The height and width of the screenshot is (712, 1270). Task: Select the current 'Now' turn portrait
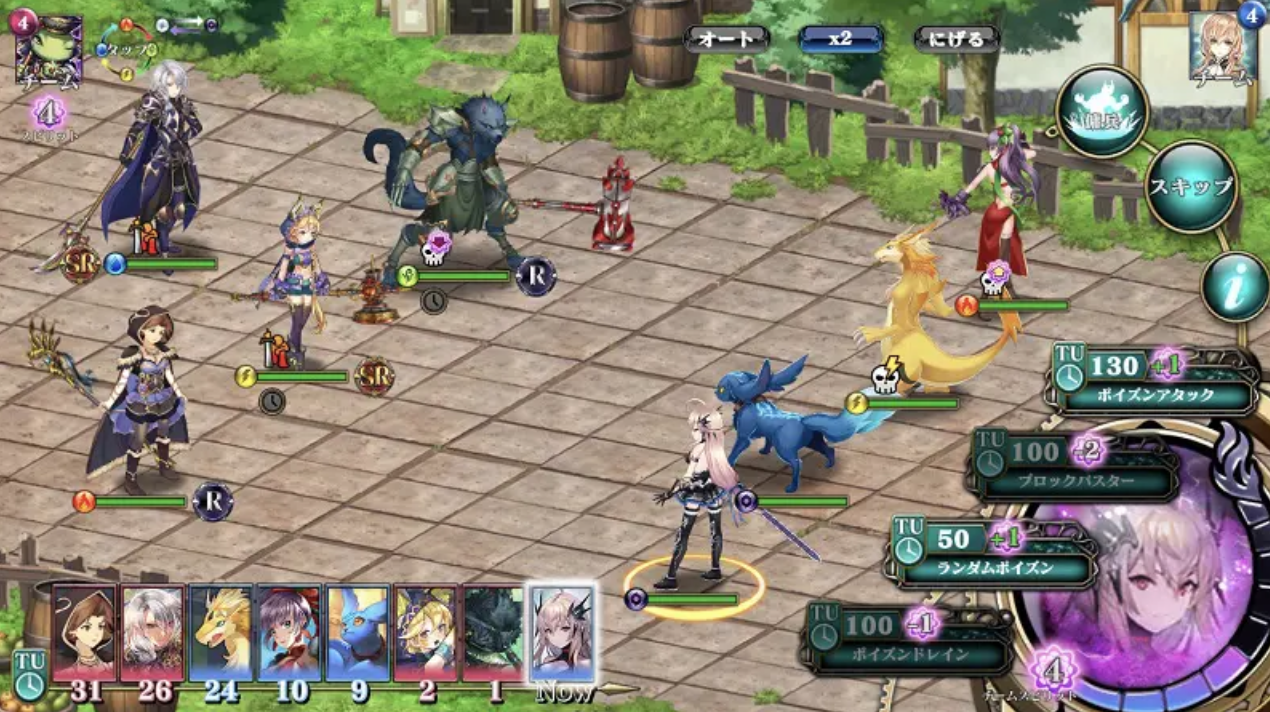coord(561,633)
